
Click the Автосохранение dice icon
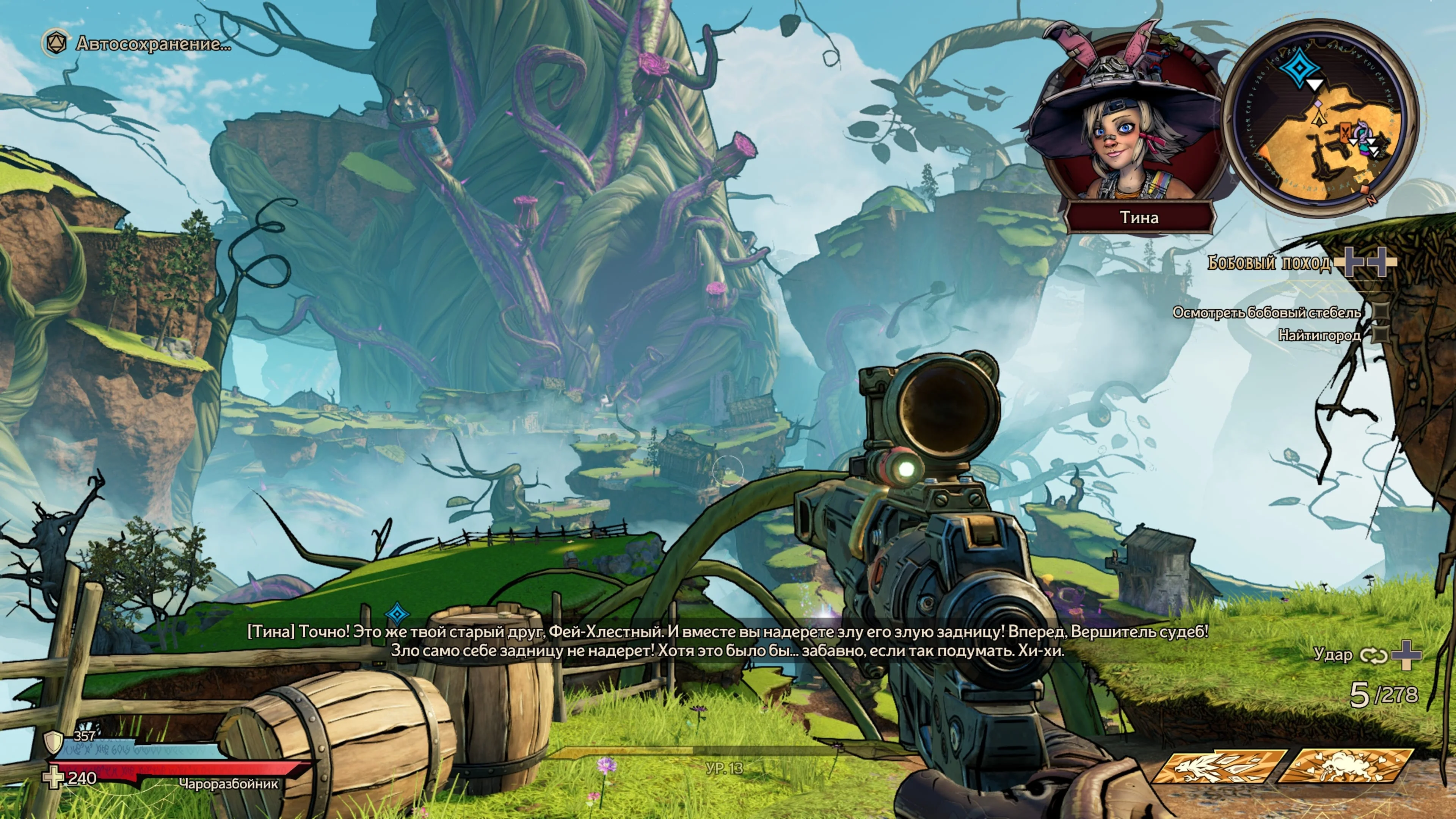55,44
